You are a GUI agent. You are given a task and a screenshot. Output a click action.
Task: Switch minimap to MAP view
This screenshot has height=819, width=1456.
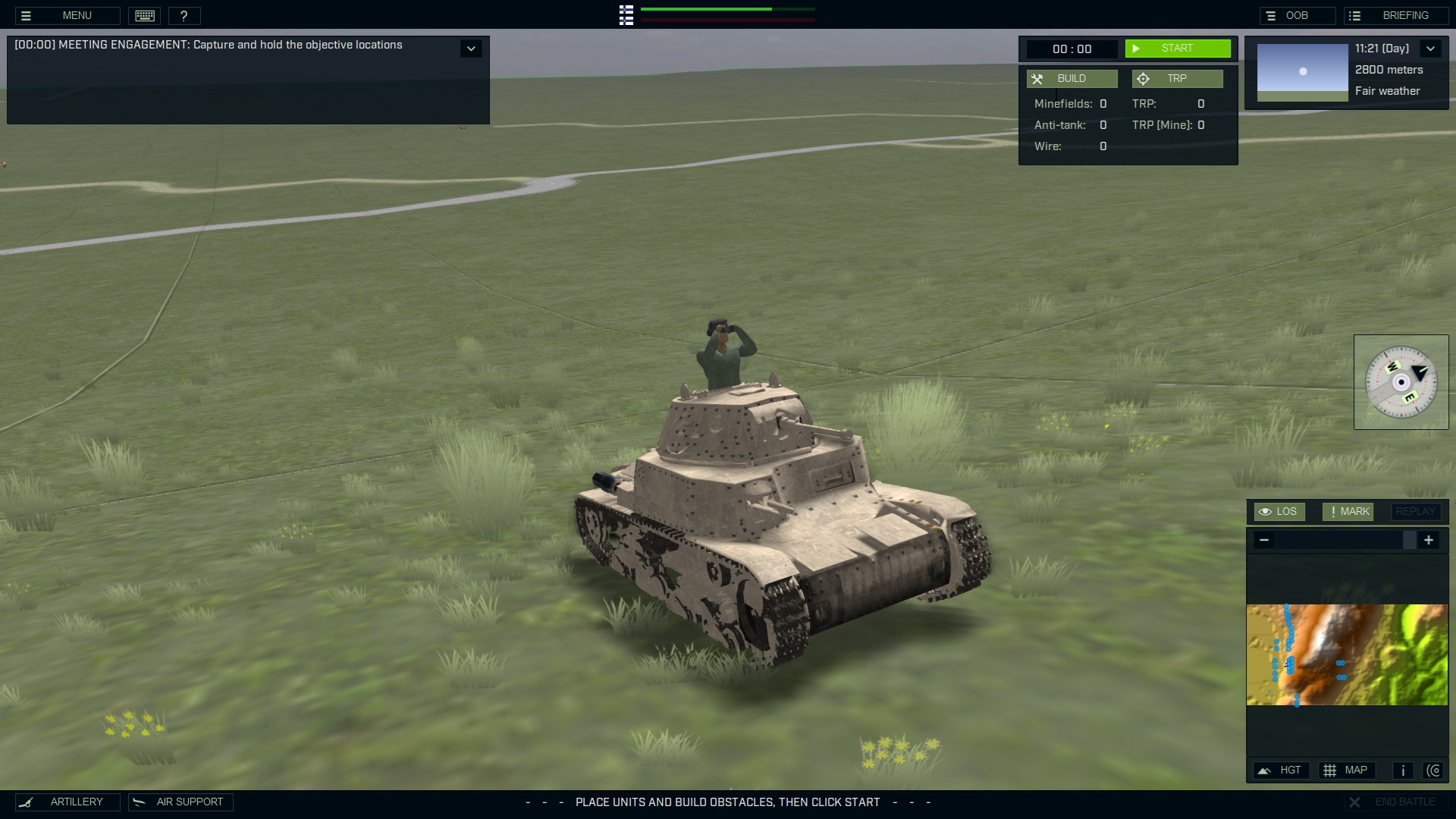click(x=1347, y=770)
